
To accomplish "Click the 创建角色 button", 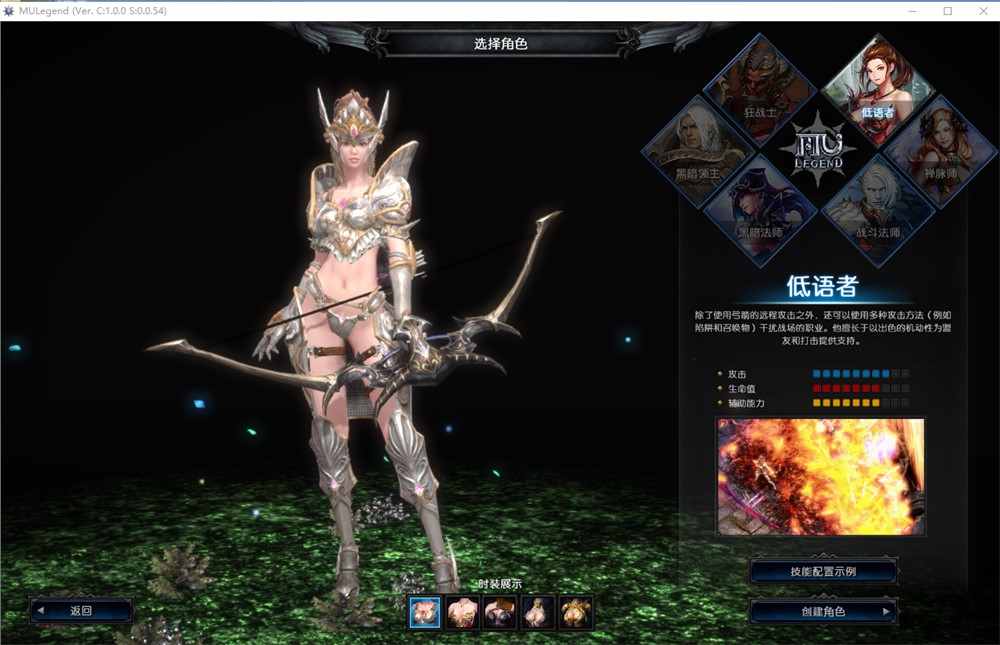I will pyautogui.click(x=824, y=611).
